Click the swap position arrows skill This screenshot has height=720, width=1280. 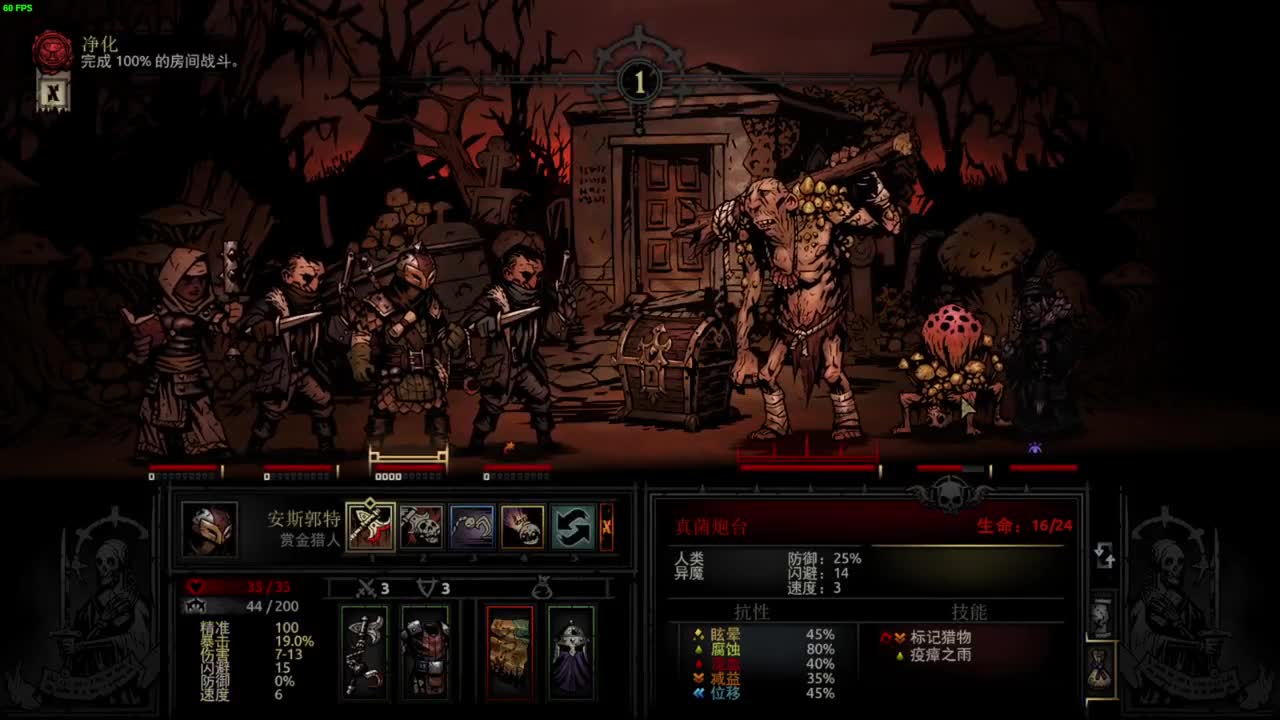point(573,526)
